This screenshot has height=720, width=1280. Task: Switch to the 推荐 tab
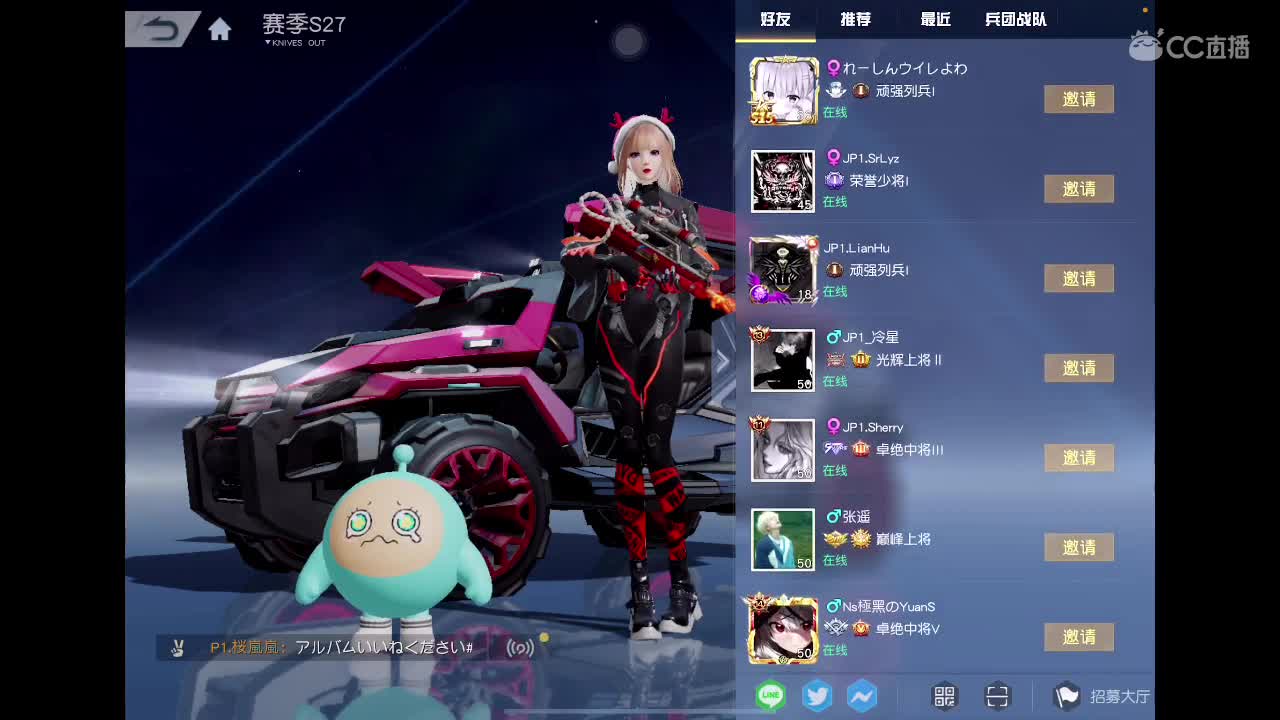(854, 19)
